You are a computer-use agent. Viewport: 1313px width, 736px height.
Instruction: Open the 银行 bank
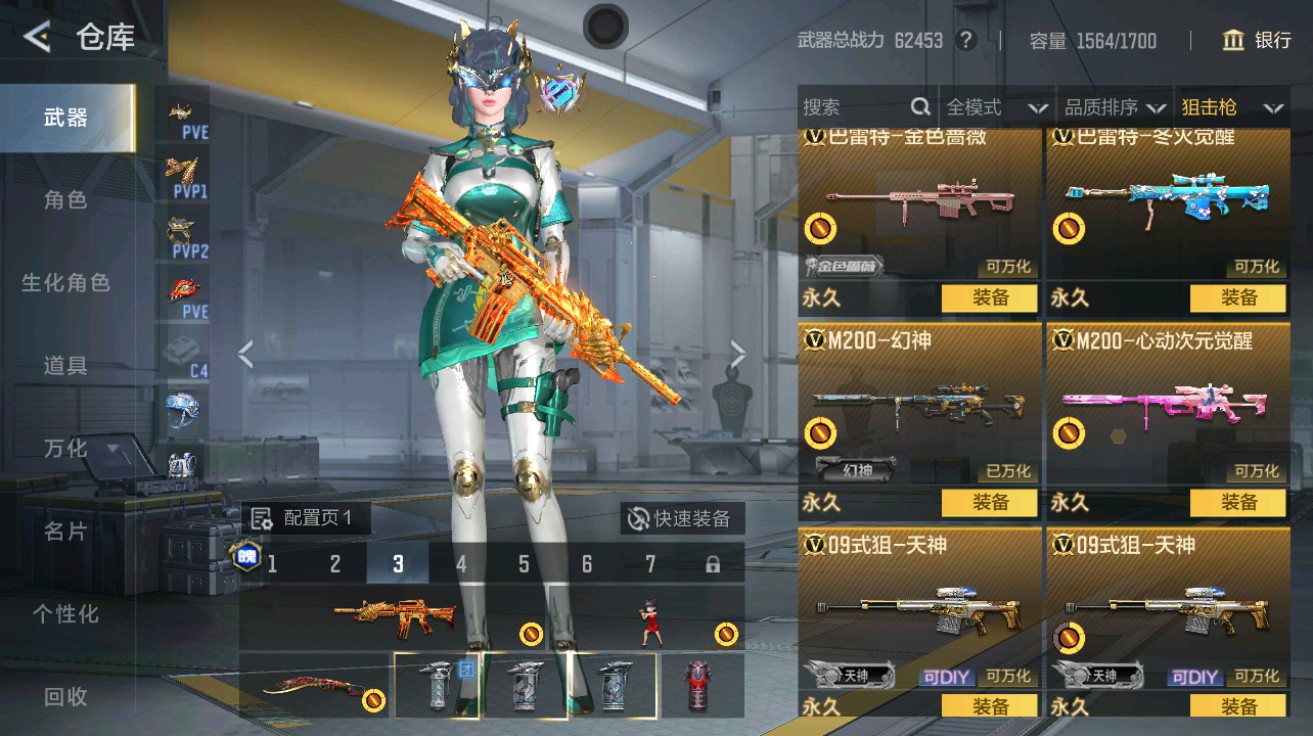pos(1256,40)
